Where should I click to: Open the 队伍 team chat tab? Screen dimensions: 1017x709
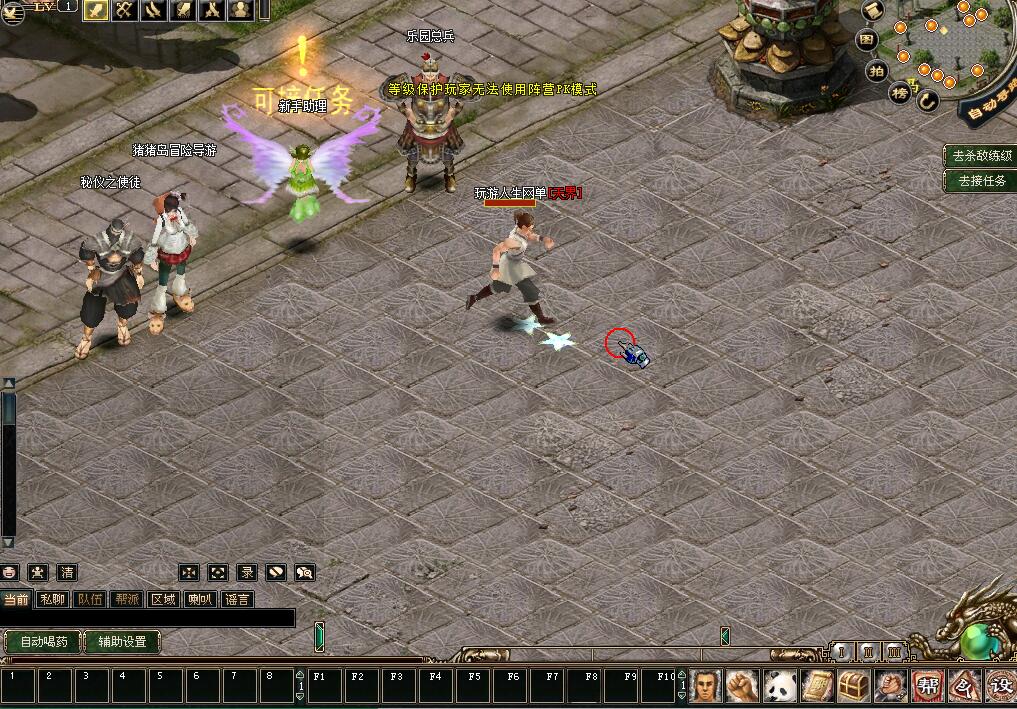point(89,599)
